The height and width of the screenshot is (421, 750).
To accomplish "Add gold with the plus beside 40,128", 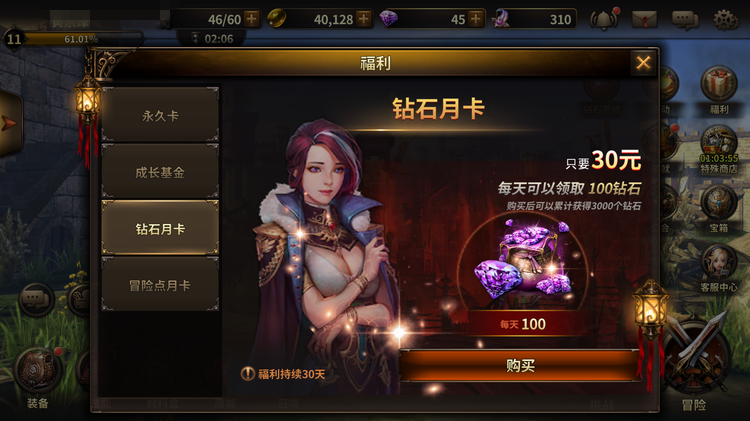I will (363, 19).
